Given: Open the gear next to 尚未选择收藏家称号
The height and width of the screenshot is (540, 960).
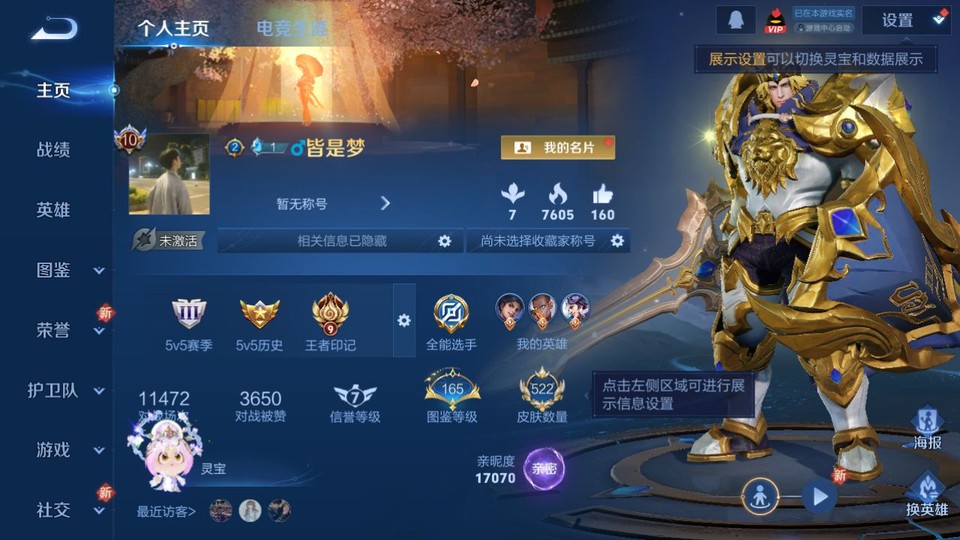Looking at the screenshot, I should point(618,241).
